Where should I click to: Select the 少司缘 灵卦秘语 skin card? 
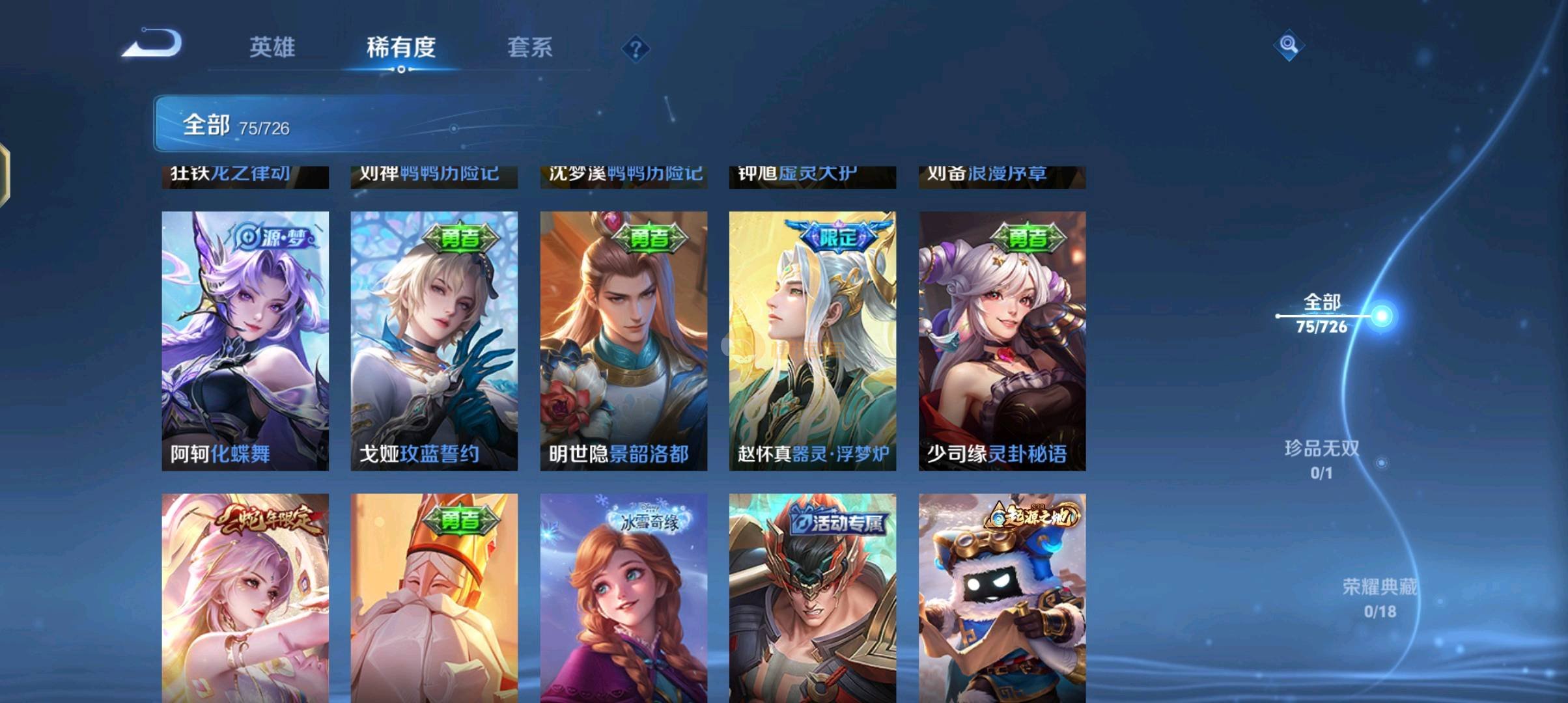coord(1001,340)
